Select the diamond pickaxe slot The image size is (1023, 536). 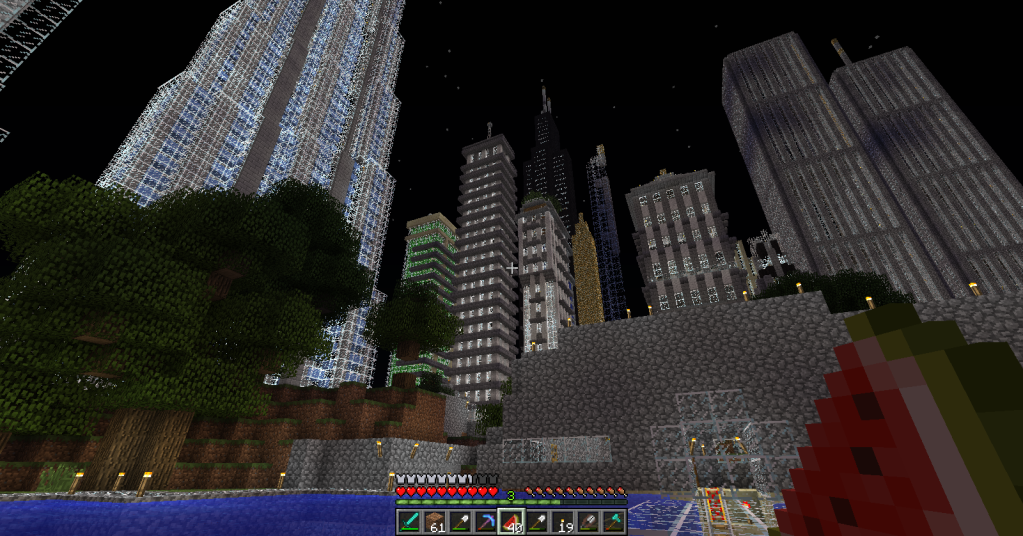[486, 522]
